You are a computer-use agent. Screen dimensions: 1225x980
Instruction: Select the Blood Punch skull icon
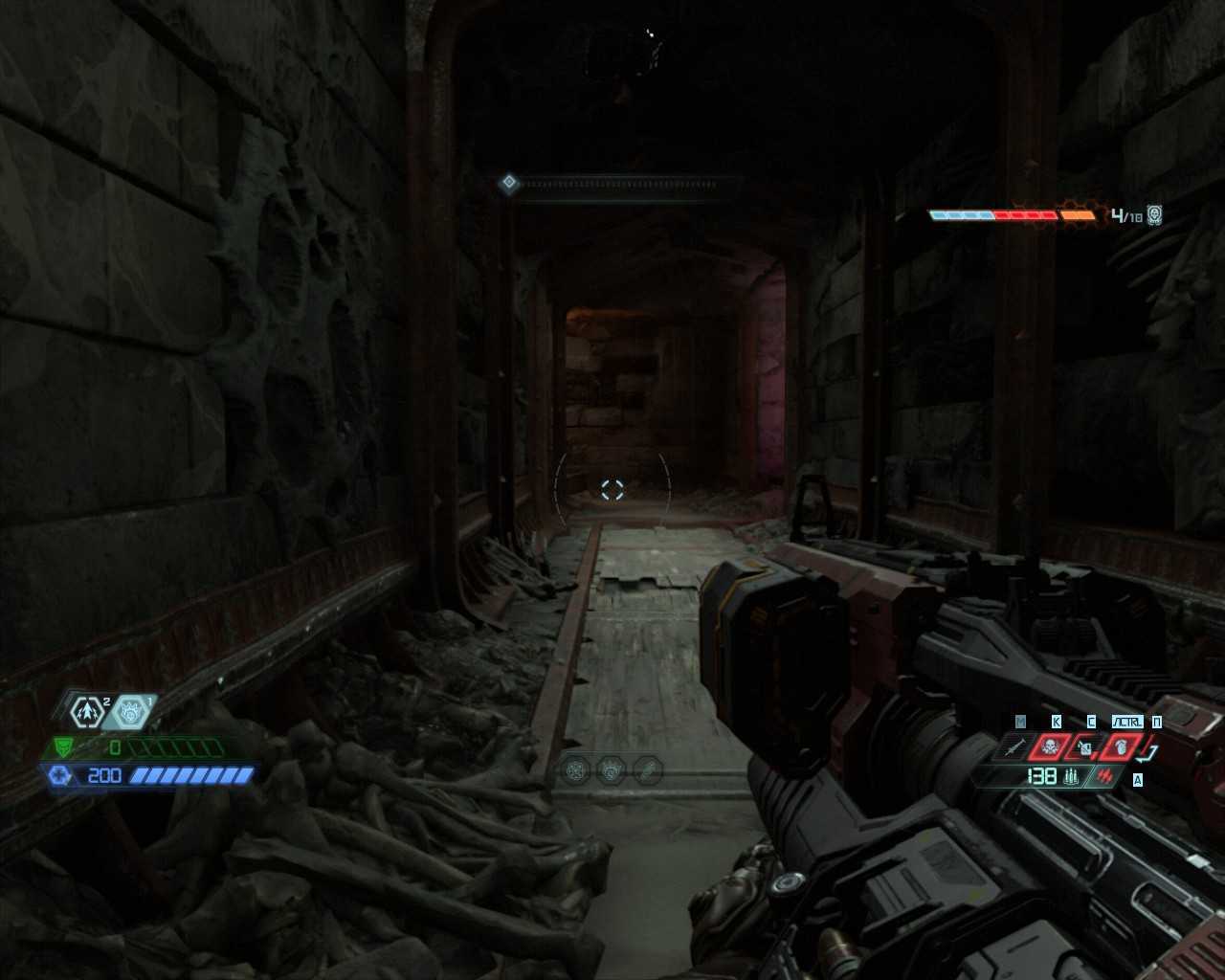click(x=1049, y=746)
